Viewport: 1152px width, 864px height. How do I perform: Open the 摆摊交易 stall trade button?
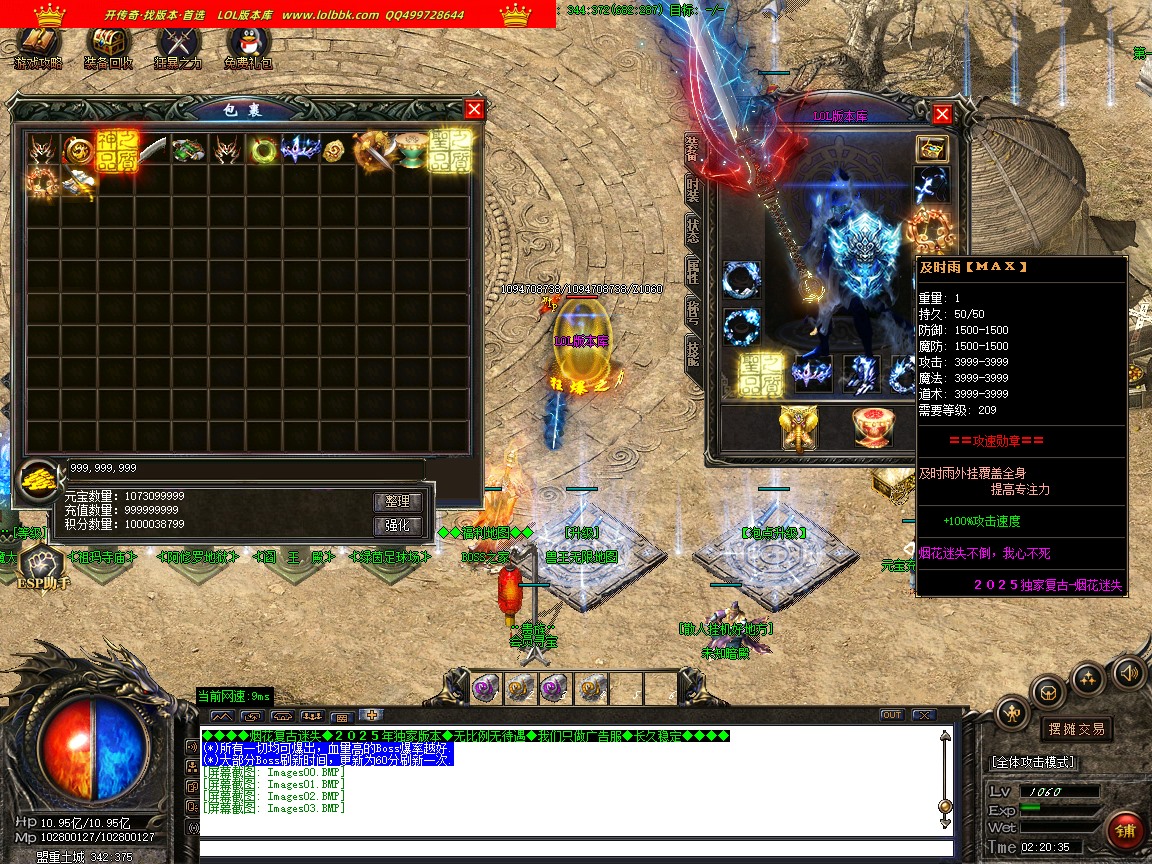1076,729
